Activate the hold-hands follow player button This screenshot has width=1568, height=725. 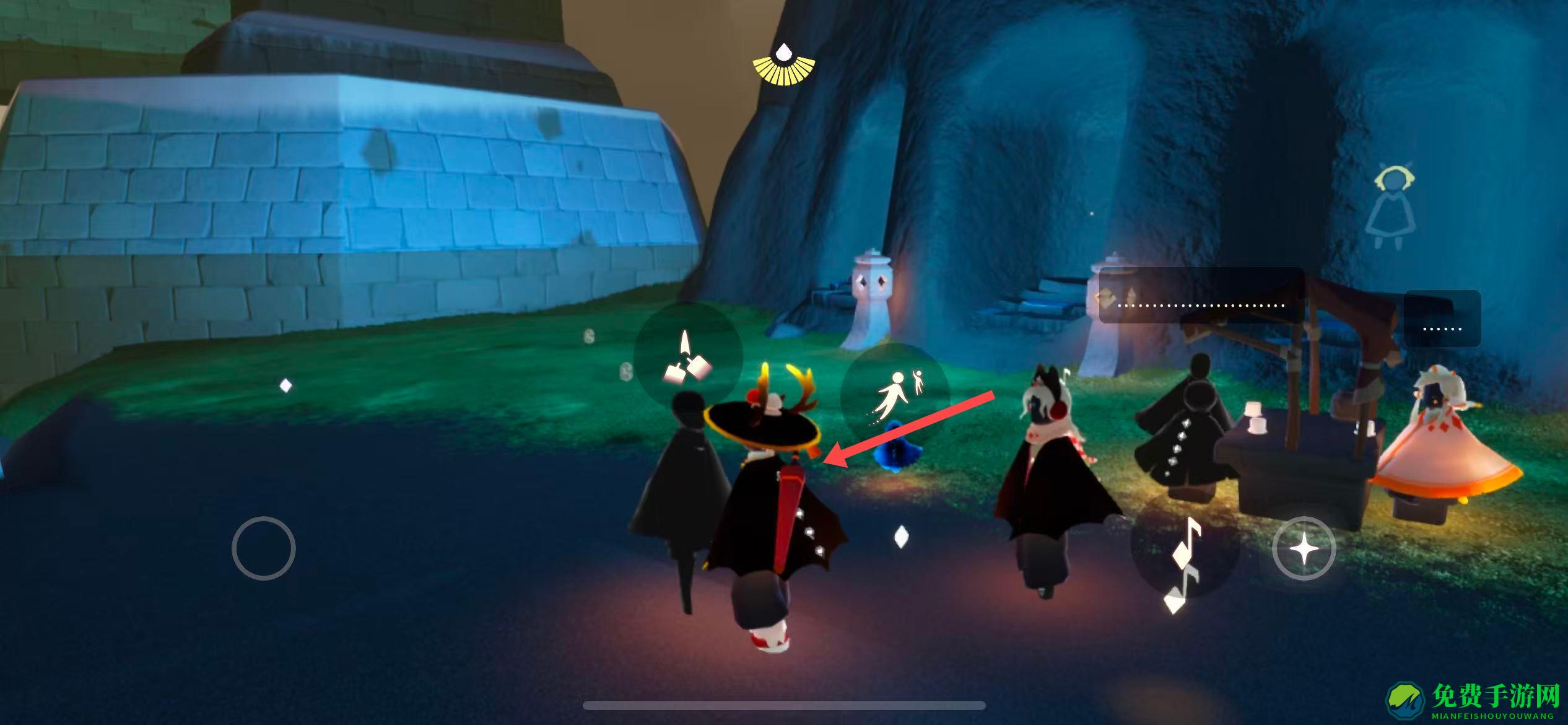(895, 398)
